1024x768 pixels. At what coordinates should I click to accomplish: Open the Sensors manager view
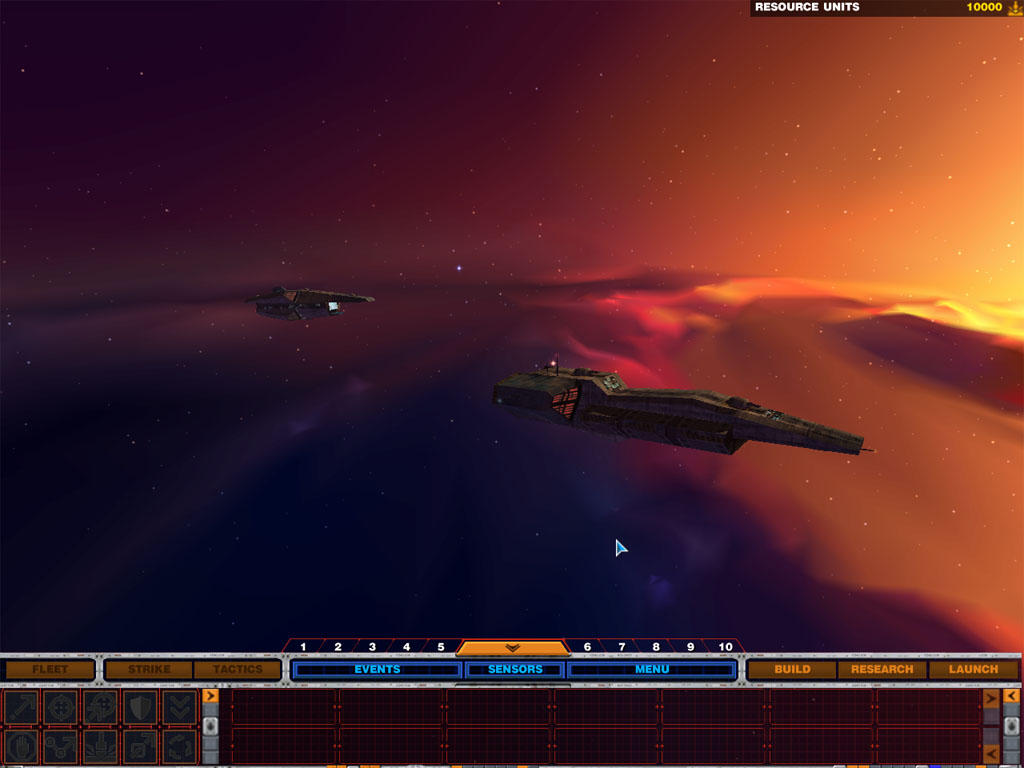click(515, 669)
